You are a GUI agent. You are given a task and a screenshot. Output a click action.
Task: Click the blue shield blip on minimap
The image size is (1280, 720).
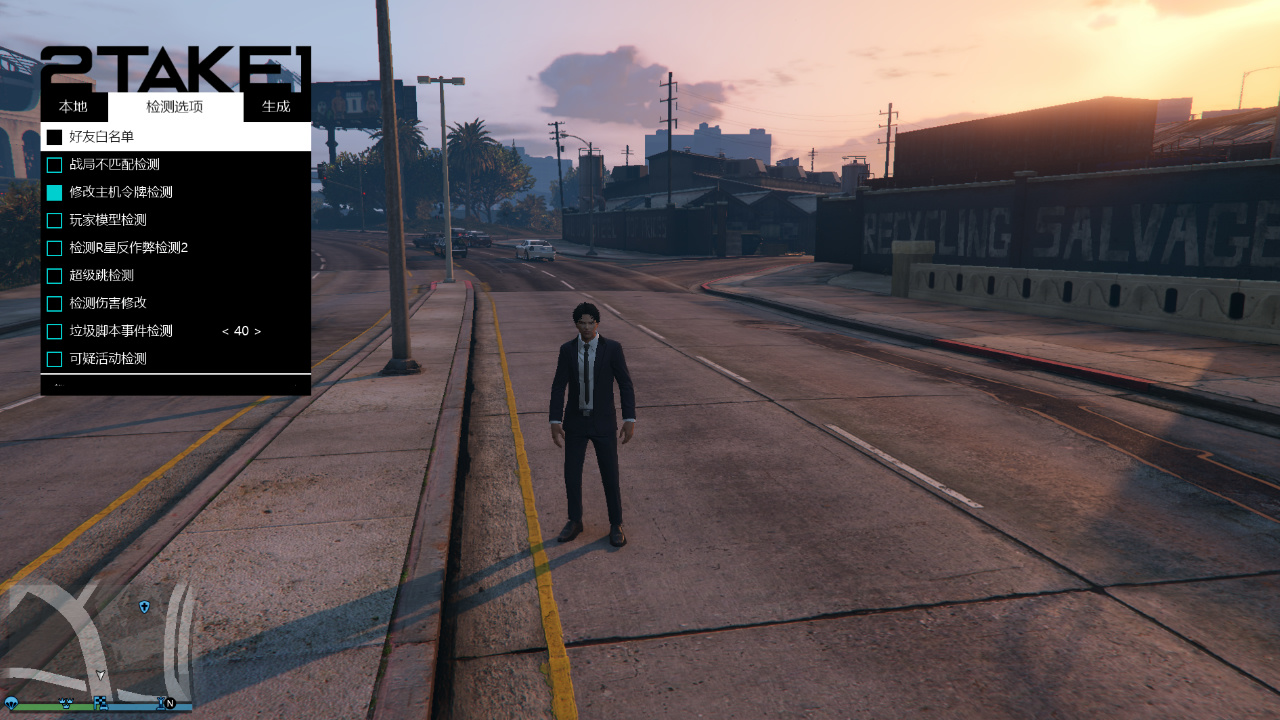click(145, 607)
